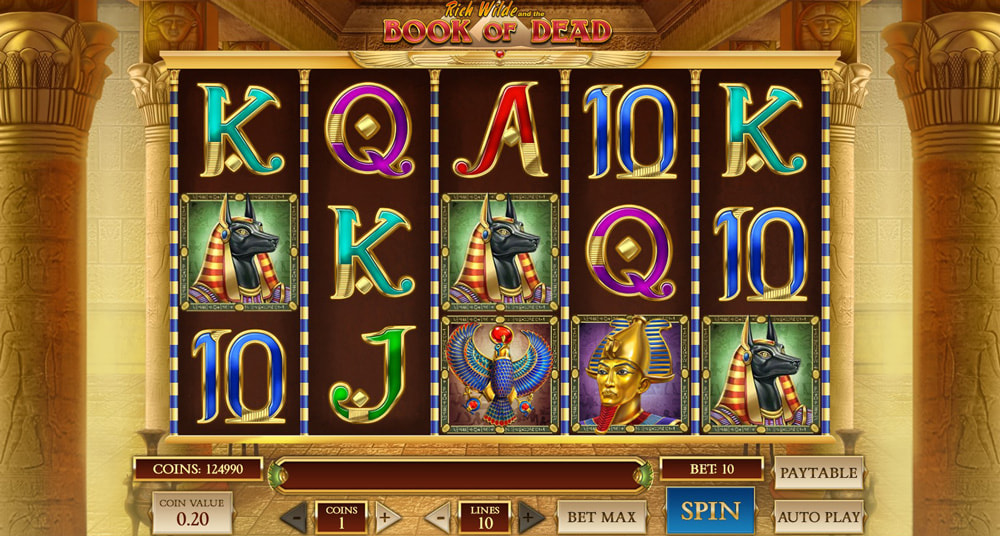
Task: Open the Paytable
Action: pyautogui.click(x=818, y=472)
